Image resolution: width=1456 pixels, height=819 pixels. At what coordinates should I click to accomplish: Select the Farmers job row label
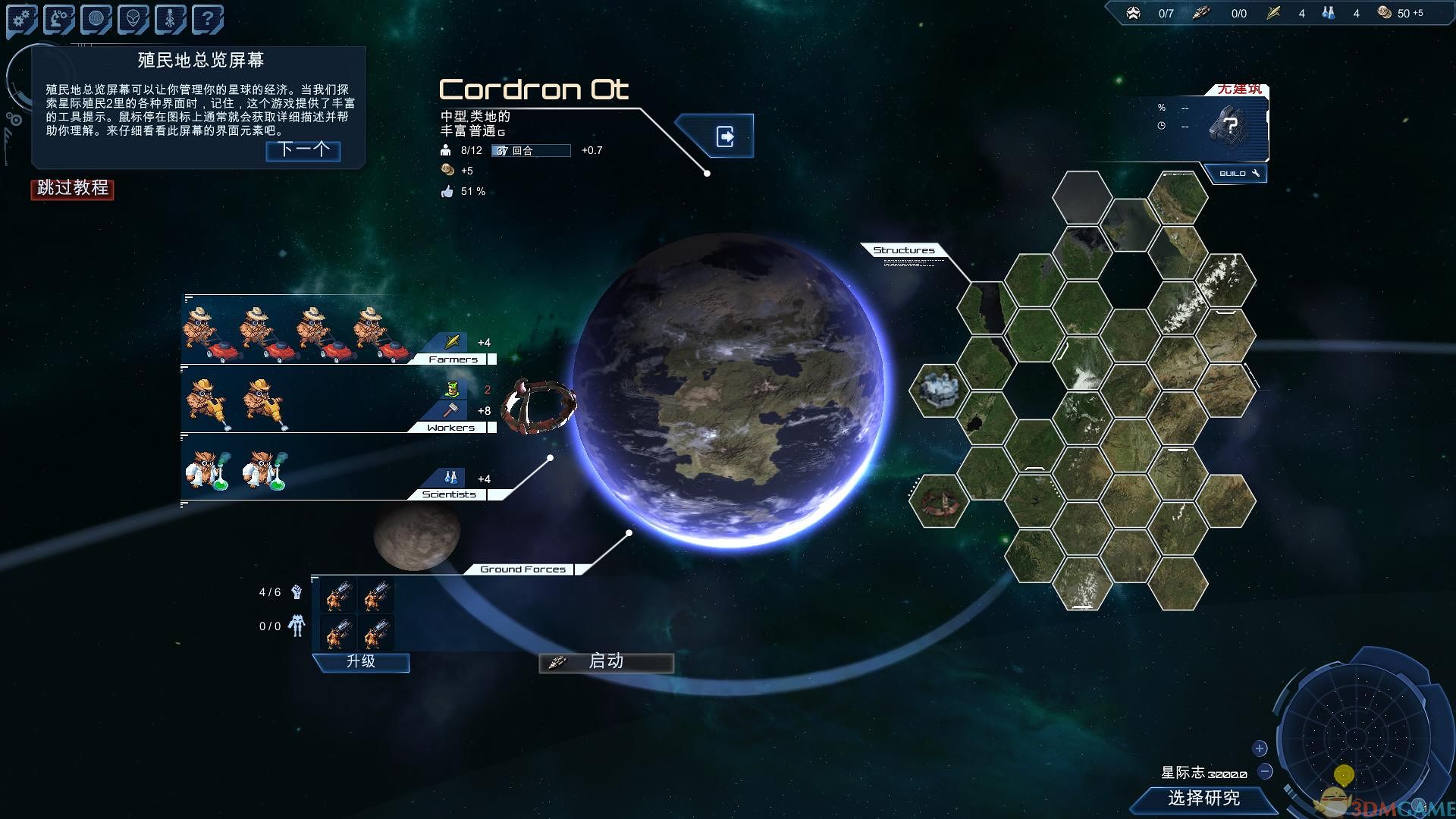tap(453, 359)
